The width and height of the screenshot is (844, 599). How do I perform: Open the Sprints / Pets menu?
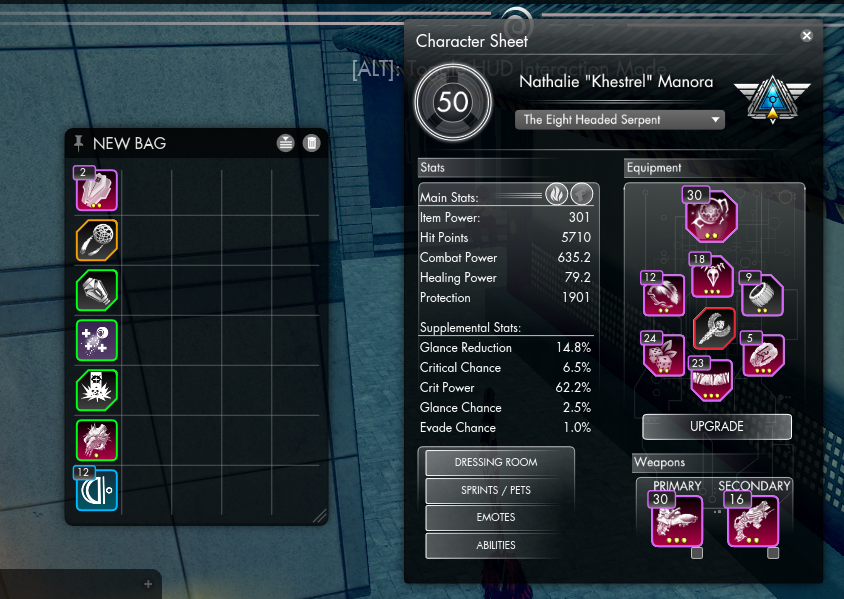click(496, 490)
